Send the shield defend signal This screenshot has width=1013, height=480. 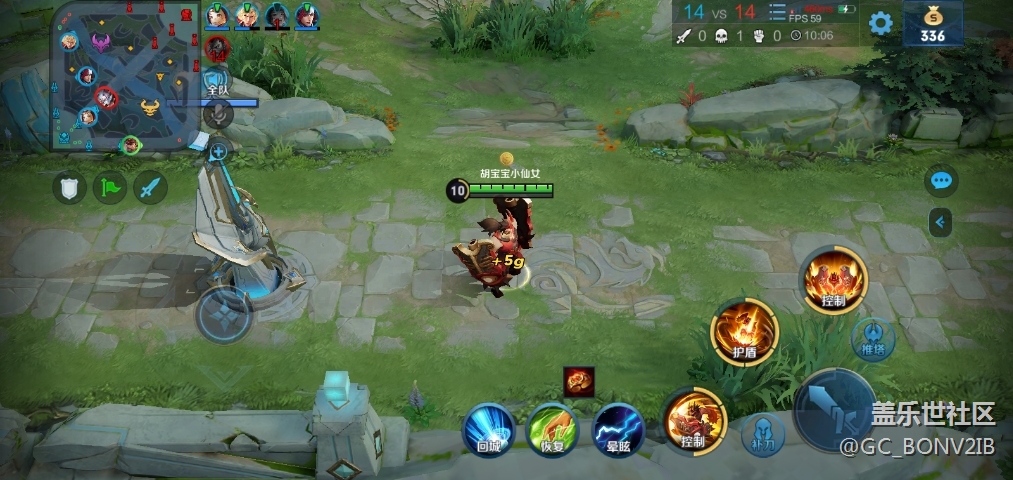click(70, 188)
